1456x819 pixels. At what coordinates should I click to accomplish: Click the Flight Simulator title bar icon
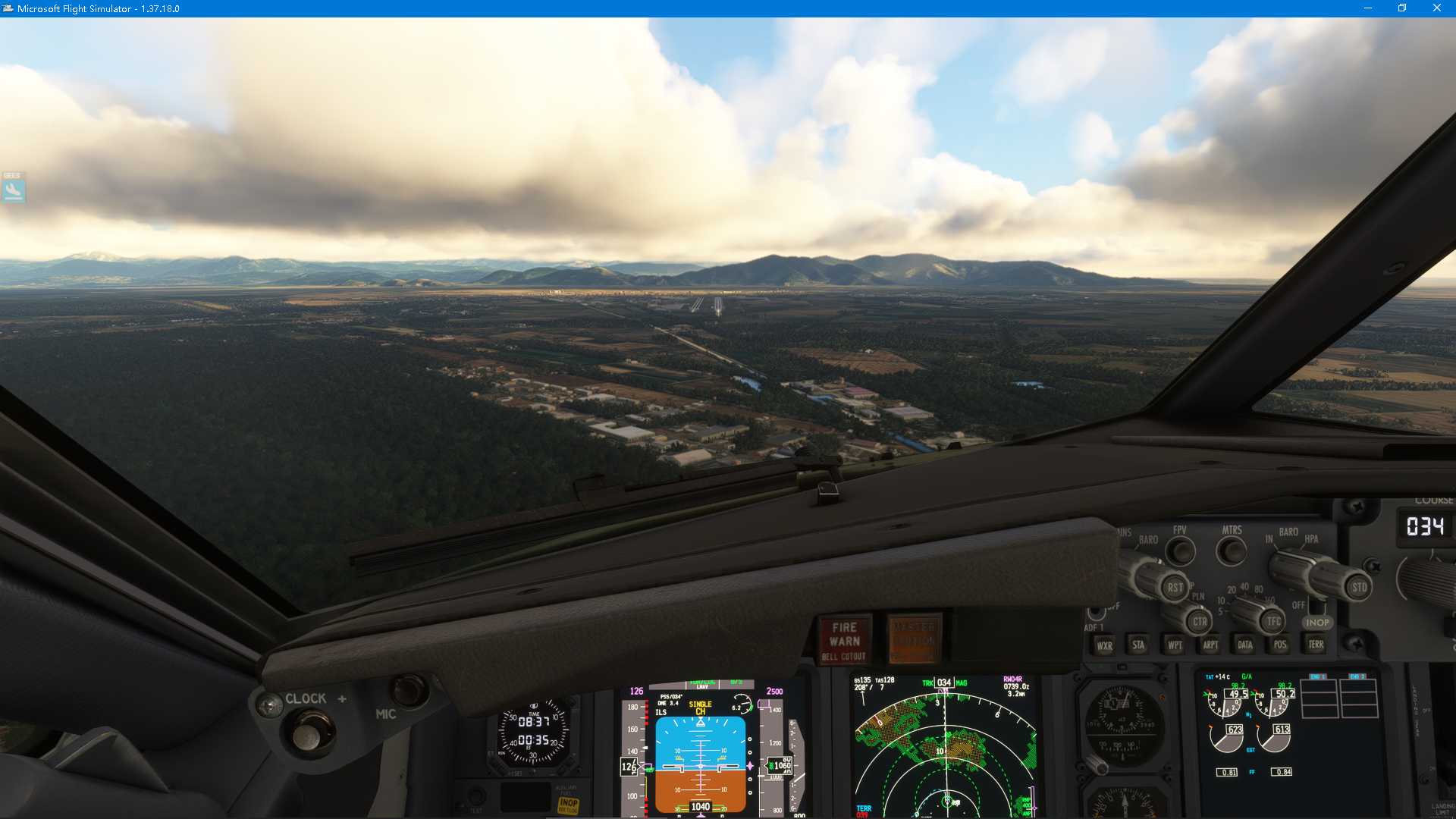click(x=8, y=8)
